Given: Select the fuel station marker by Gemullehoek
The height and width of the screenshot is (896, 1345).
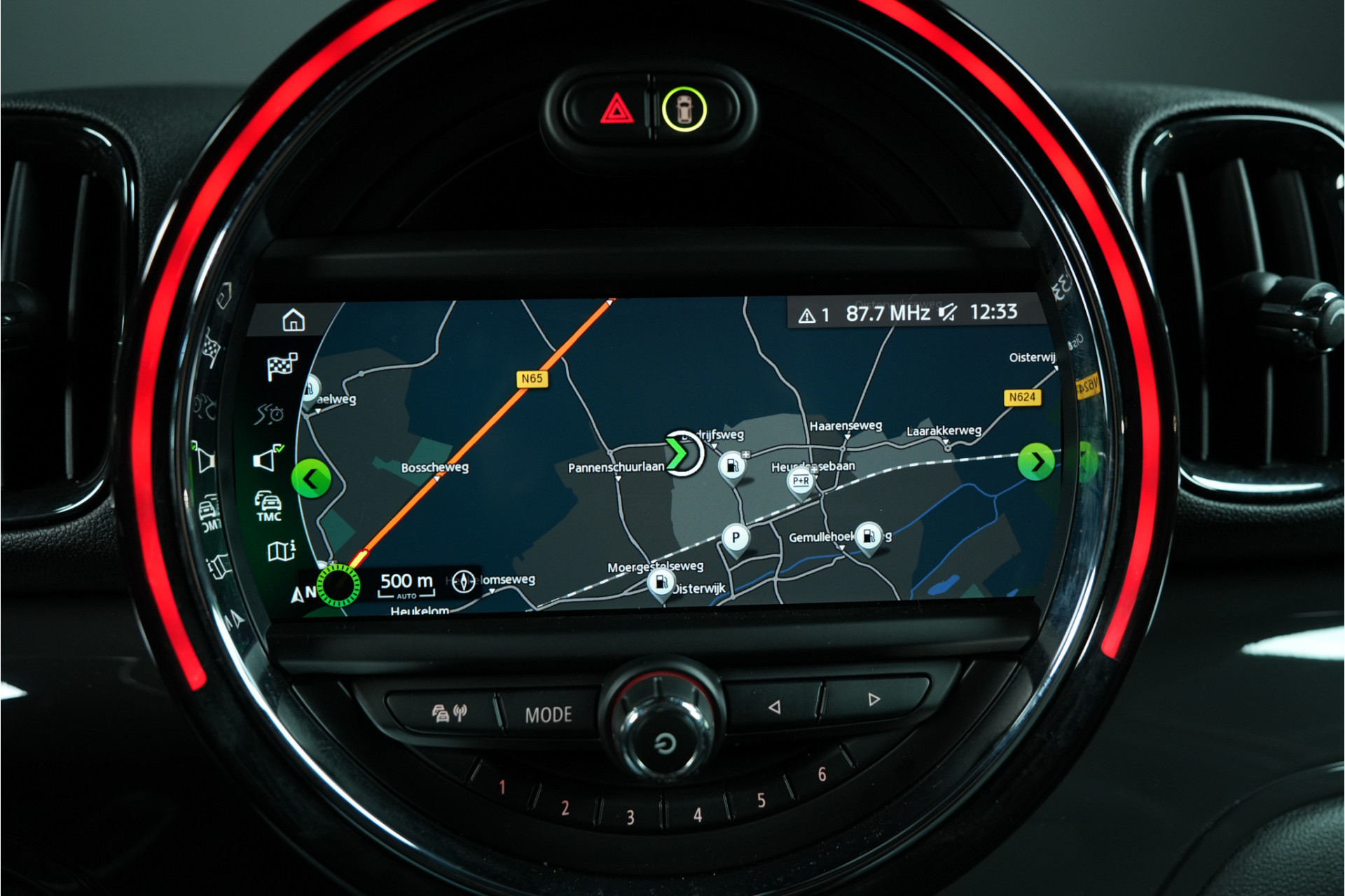Looking at the screenshot, I should click(x=869, y=537).
